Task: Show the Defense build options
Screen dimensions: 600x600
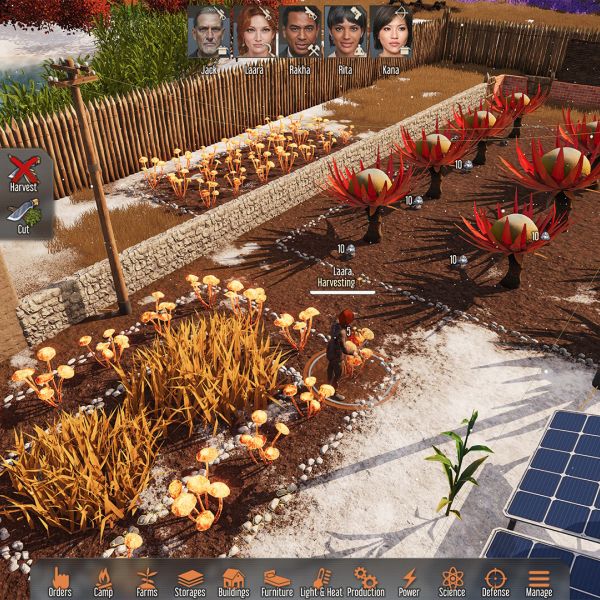Action: (496, 581)
